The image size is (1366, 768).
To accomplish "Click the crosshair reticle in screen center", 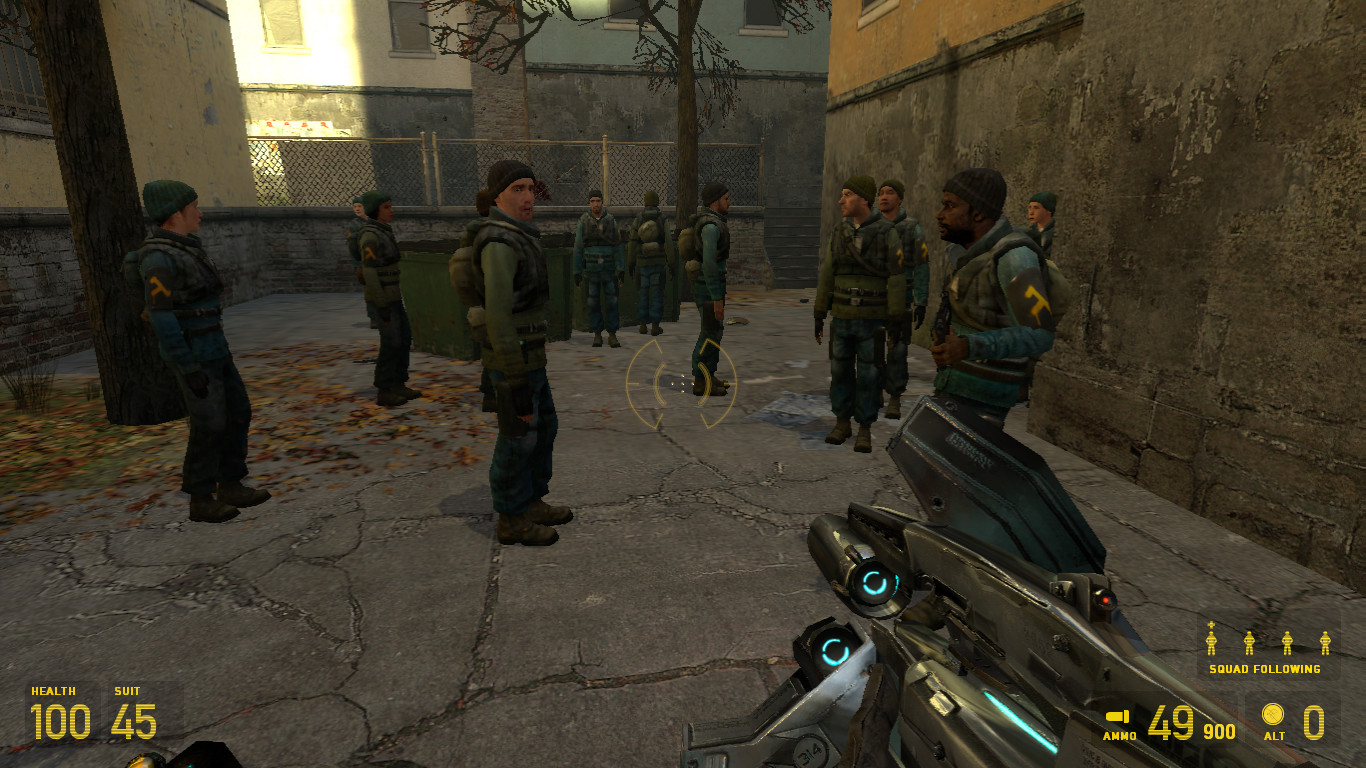I will pos(683,384).
